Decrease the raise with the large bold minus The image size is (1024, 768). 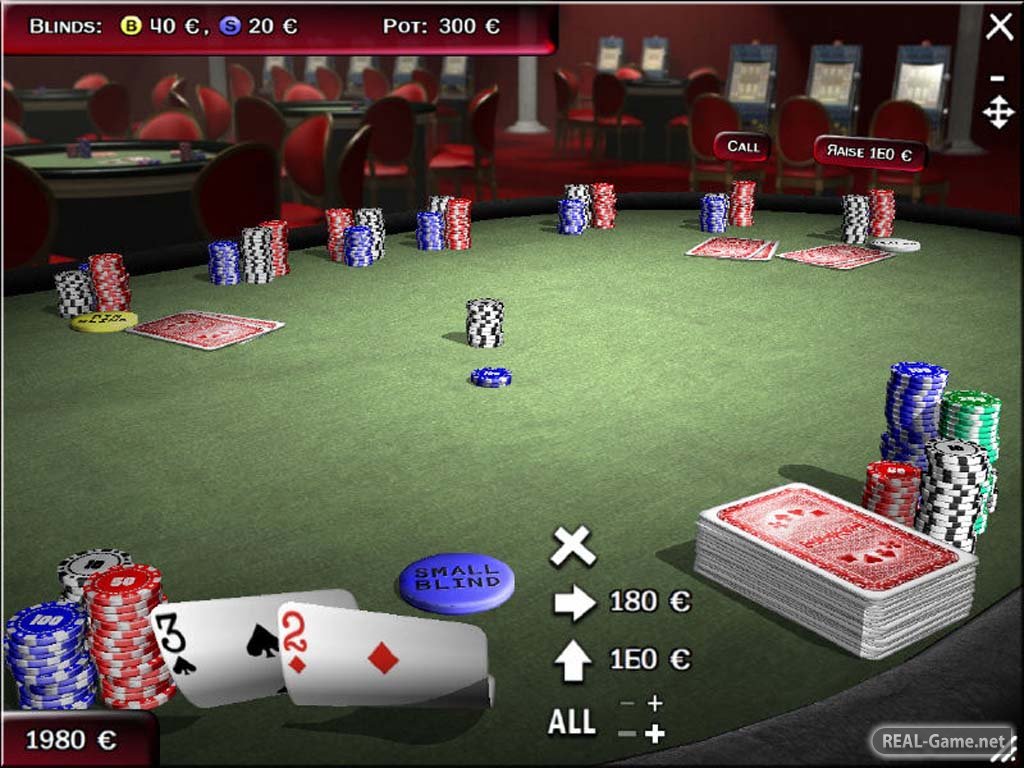pyautogui.click(x=627, y=735)
